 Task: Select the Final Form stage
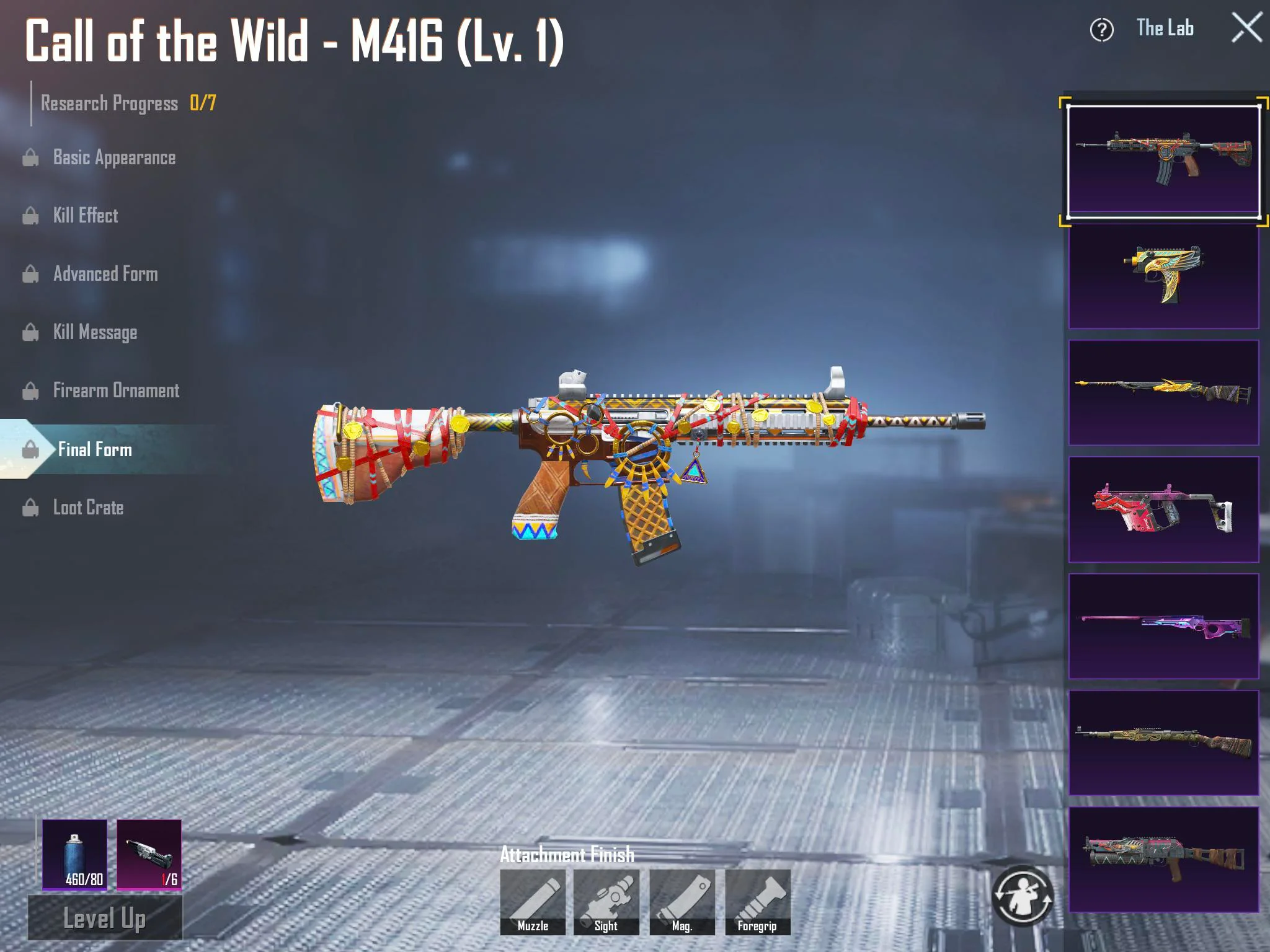click(95, 449)
